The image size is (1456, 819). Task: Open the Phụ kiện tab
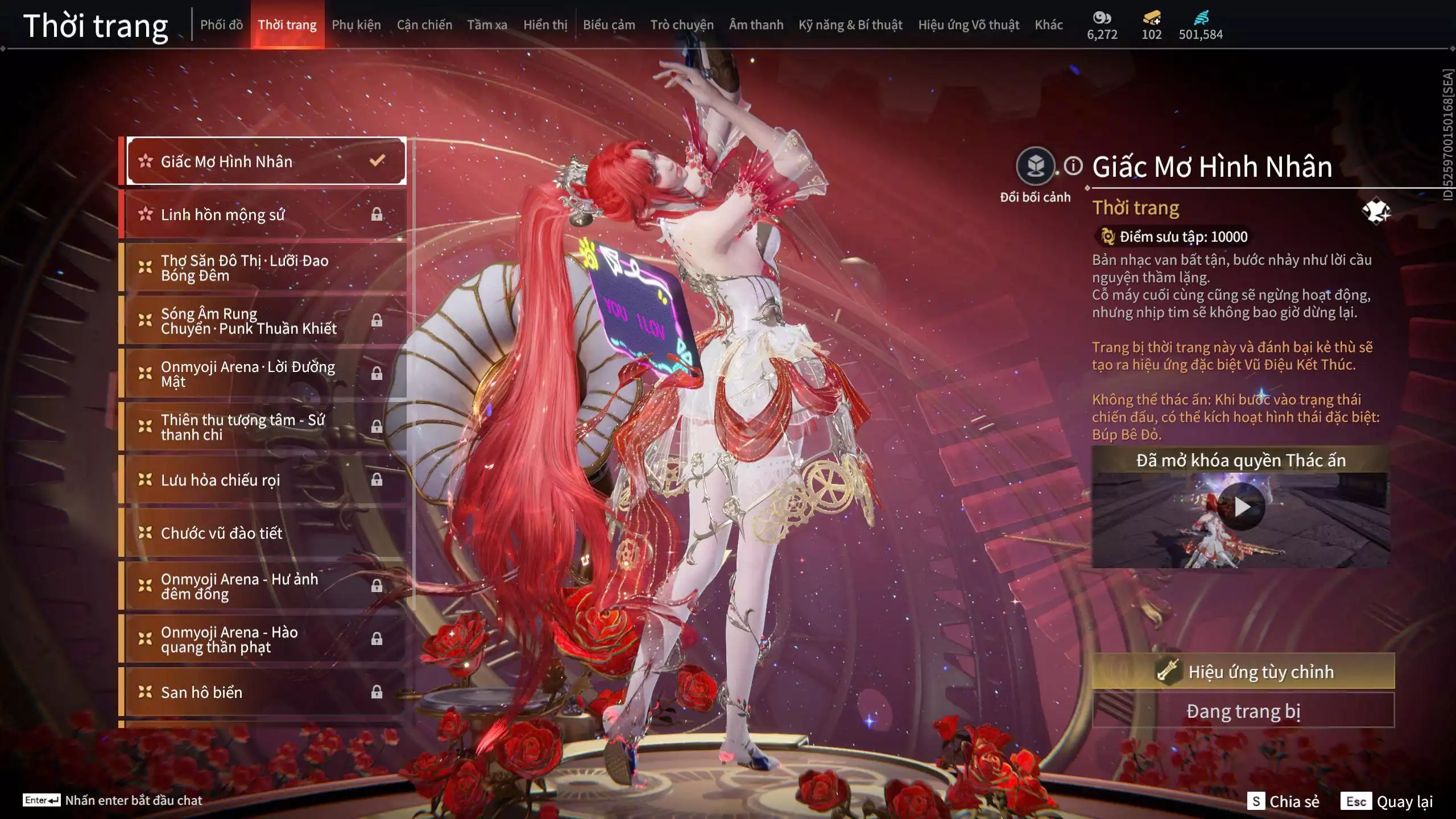click(356, 25)
